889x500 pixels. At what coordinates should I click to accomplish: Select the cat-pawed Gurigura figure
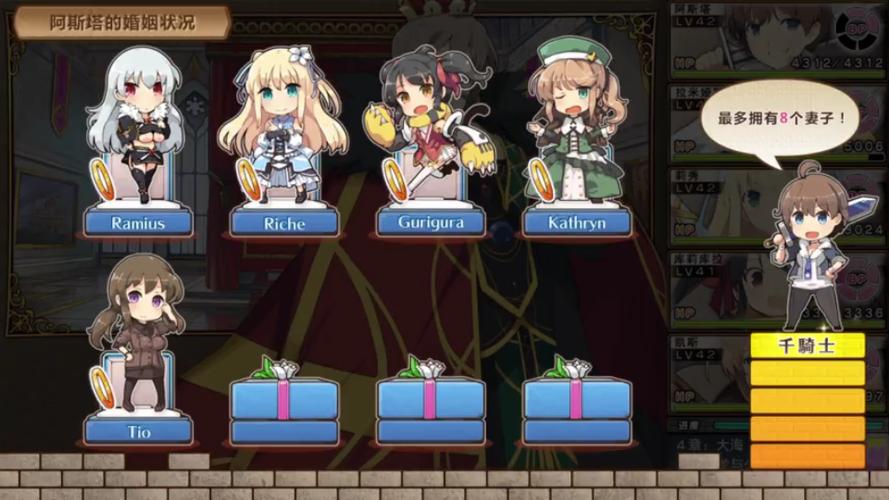click(432, 115)
